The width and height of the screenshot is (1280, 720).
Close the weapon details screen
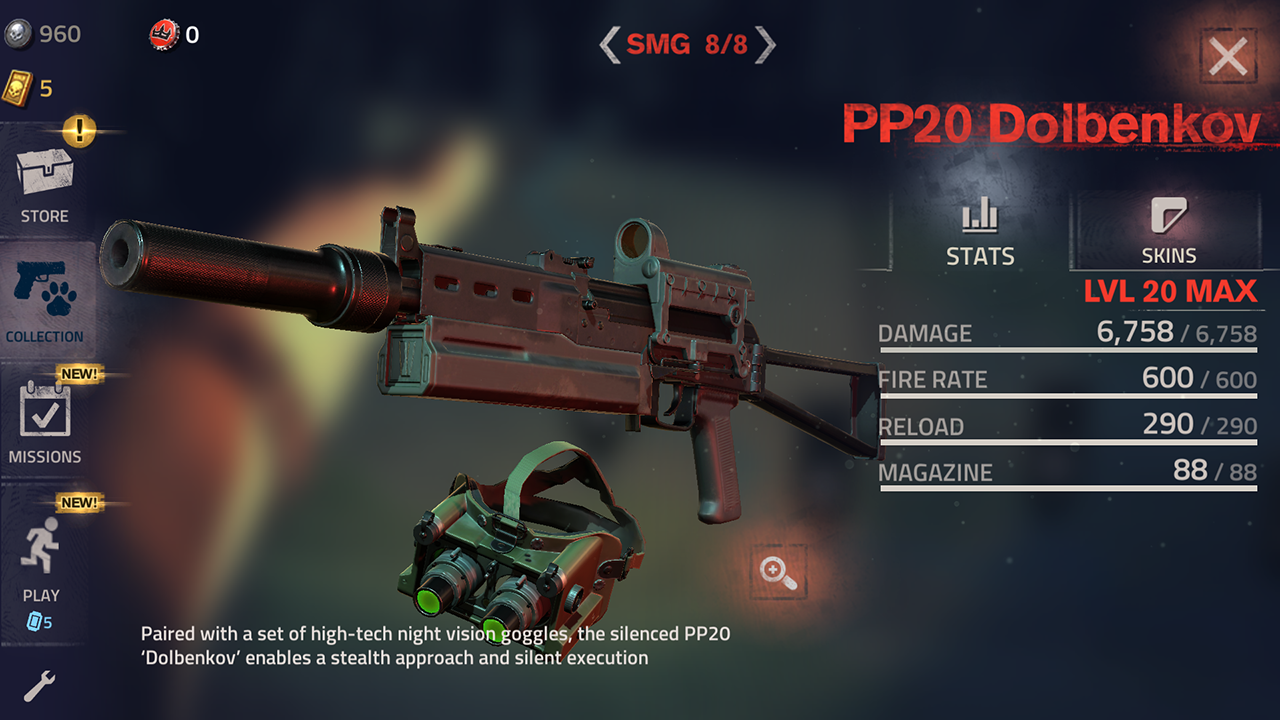pyautogui.click(x=1228, y=57)
